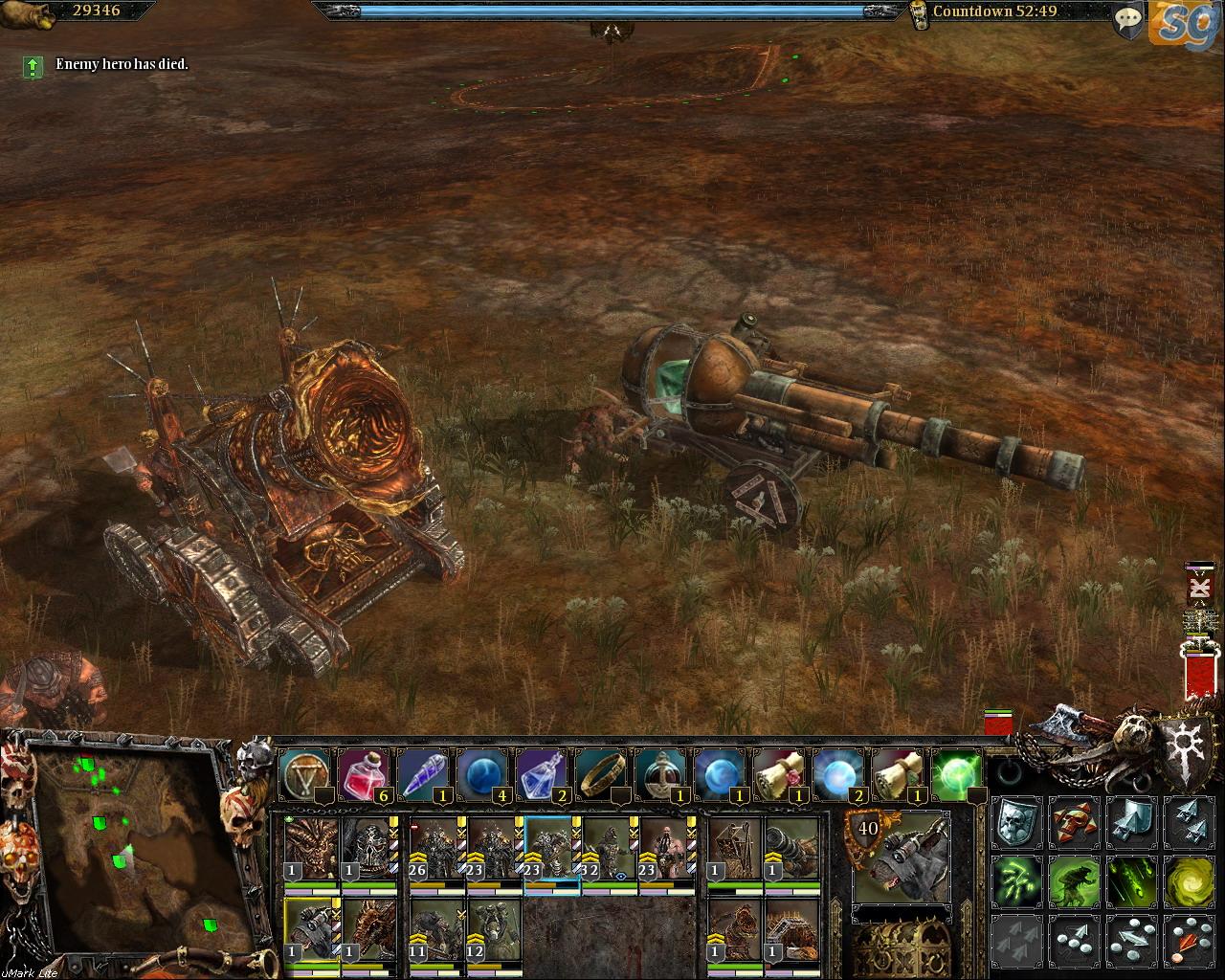Select the blue crystal shard item

tap(422, 773)
